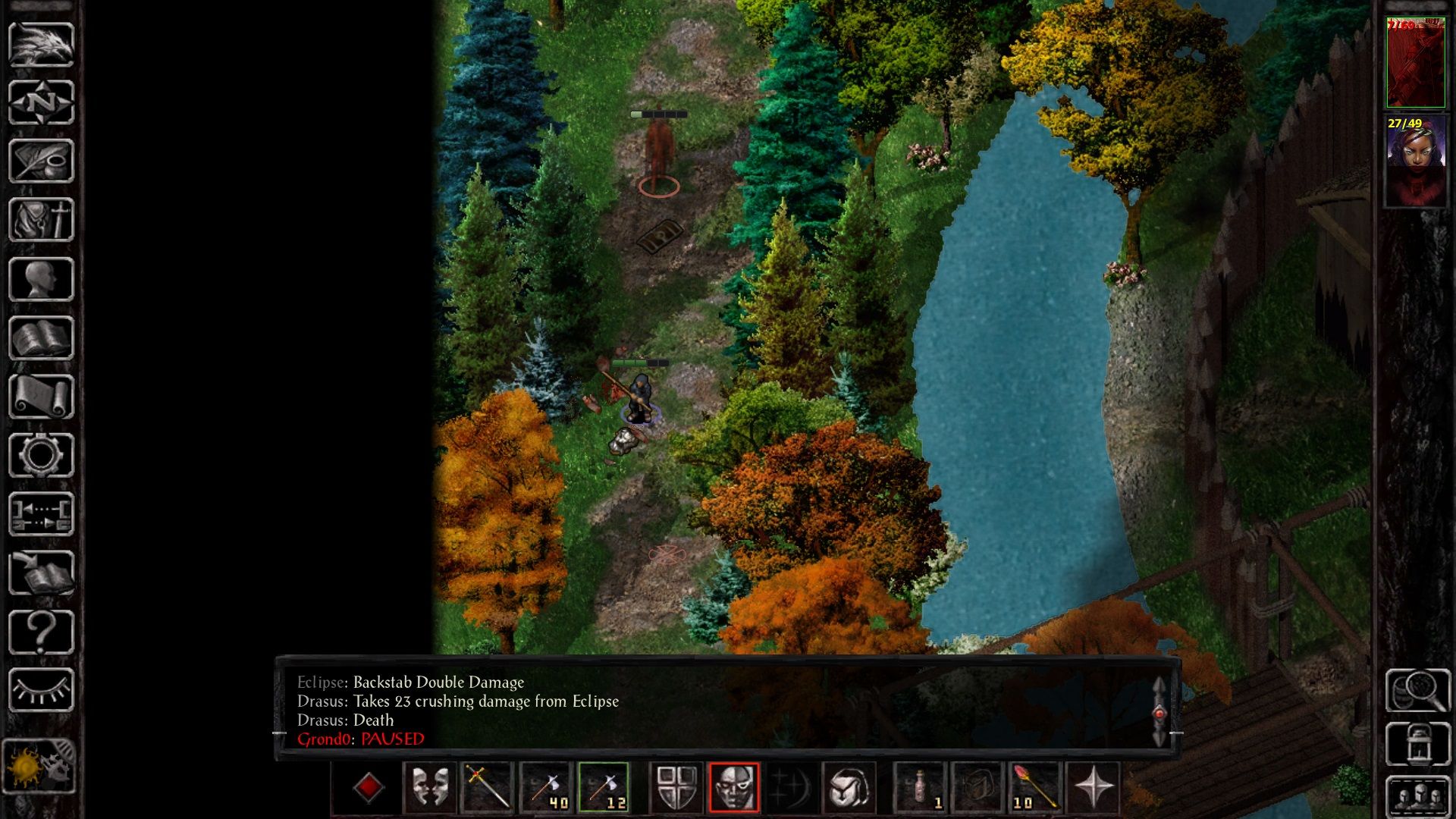Open the inventory screen icon

point(41,220)
